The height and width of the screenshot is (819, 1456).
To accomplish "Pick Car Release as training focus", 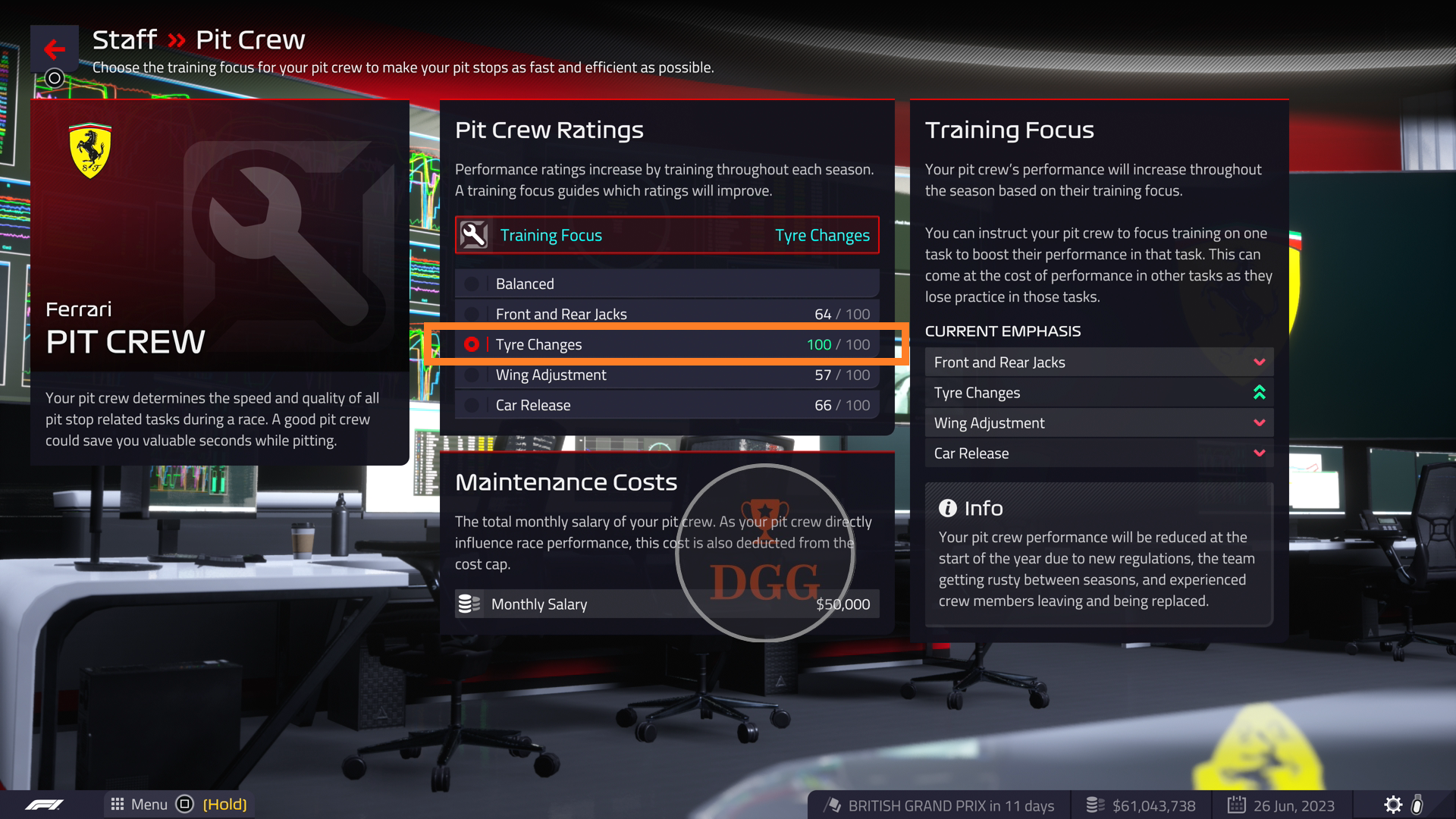I will tap(667, 405).
